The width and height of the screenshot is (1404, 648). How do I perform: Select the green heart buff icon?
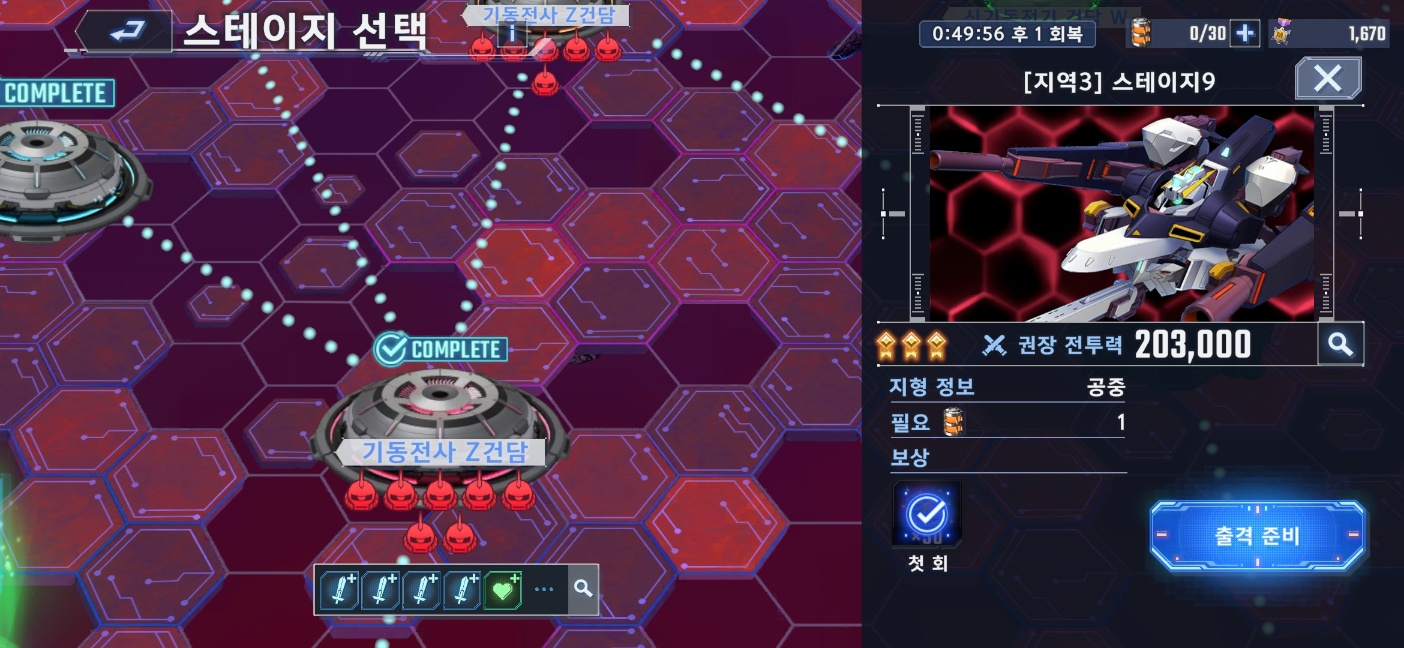(x=503, y=590)
